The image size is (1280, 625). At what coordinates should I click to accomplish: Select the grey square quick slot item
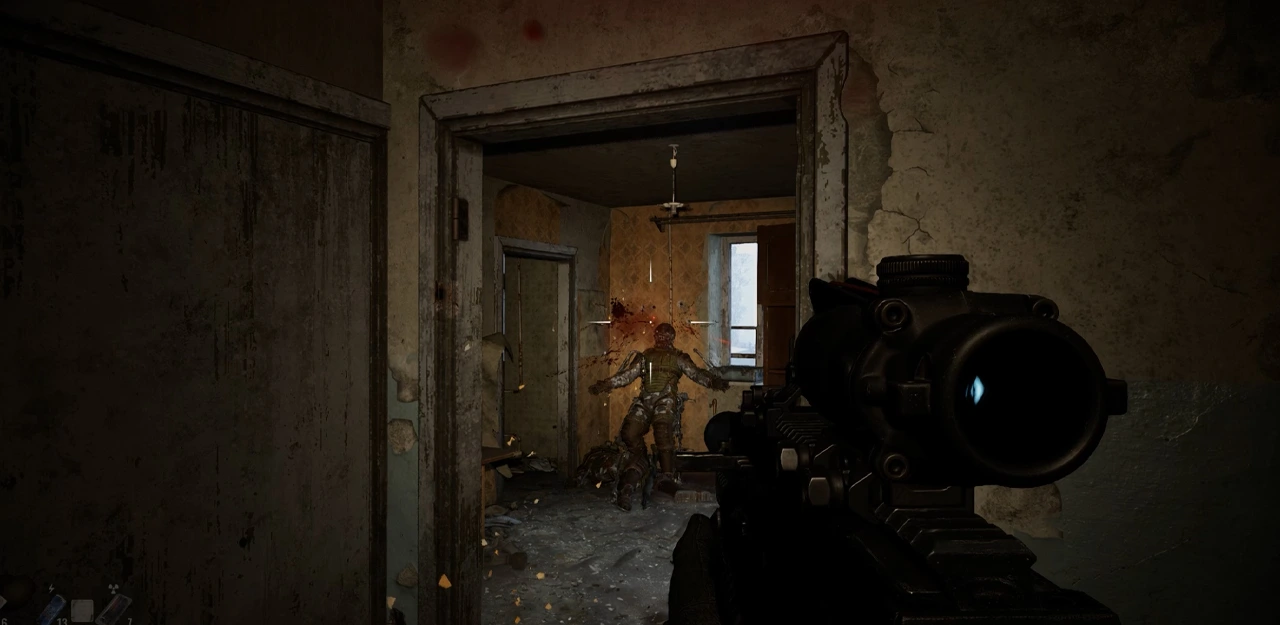click(x=82, y=610)
